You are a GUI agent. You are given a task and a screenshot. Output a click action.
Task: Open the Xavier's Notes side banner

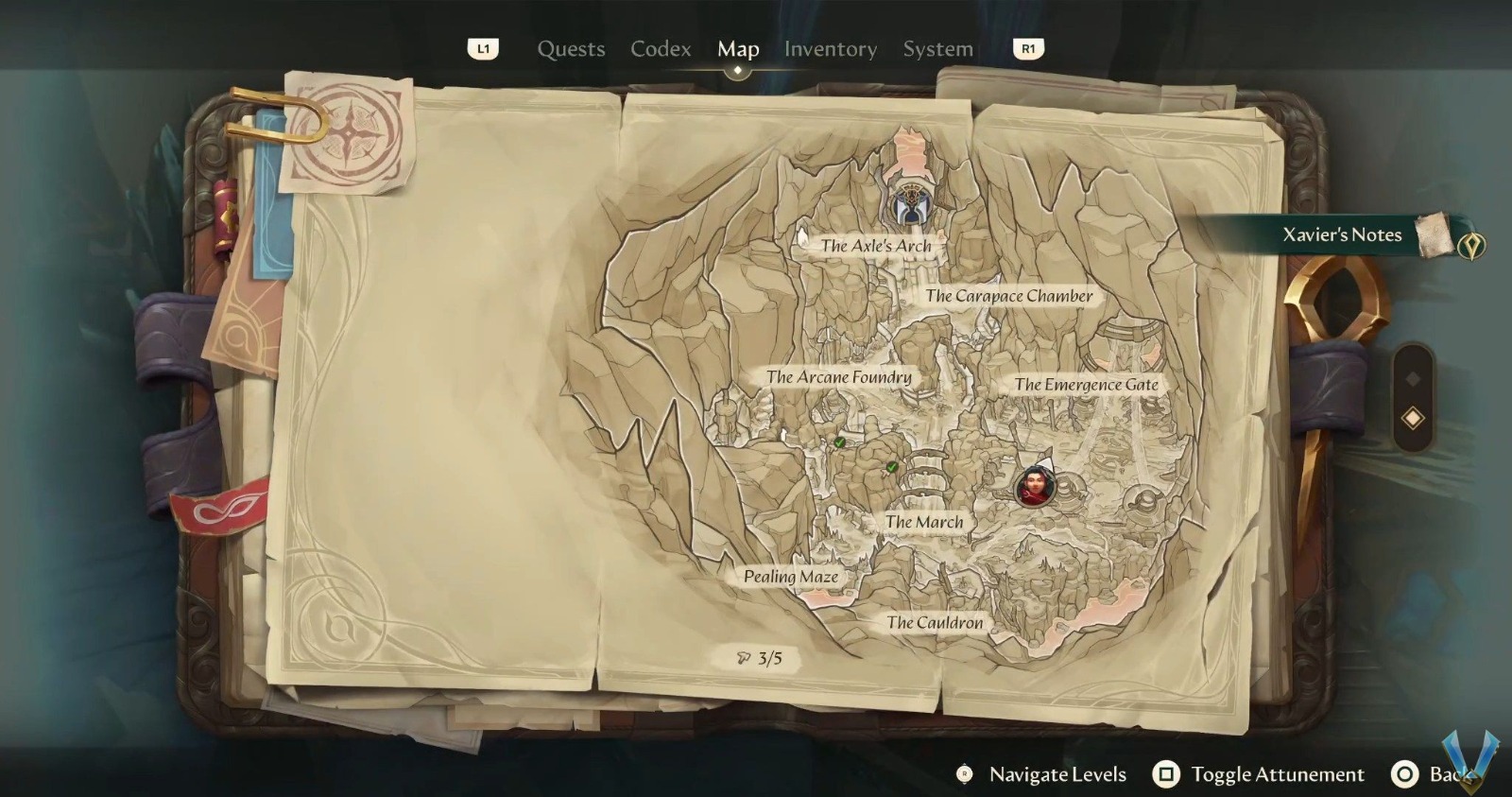[x=1342, y=234]
